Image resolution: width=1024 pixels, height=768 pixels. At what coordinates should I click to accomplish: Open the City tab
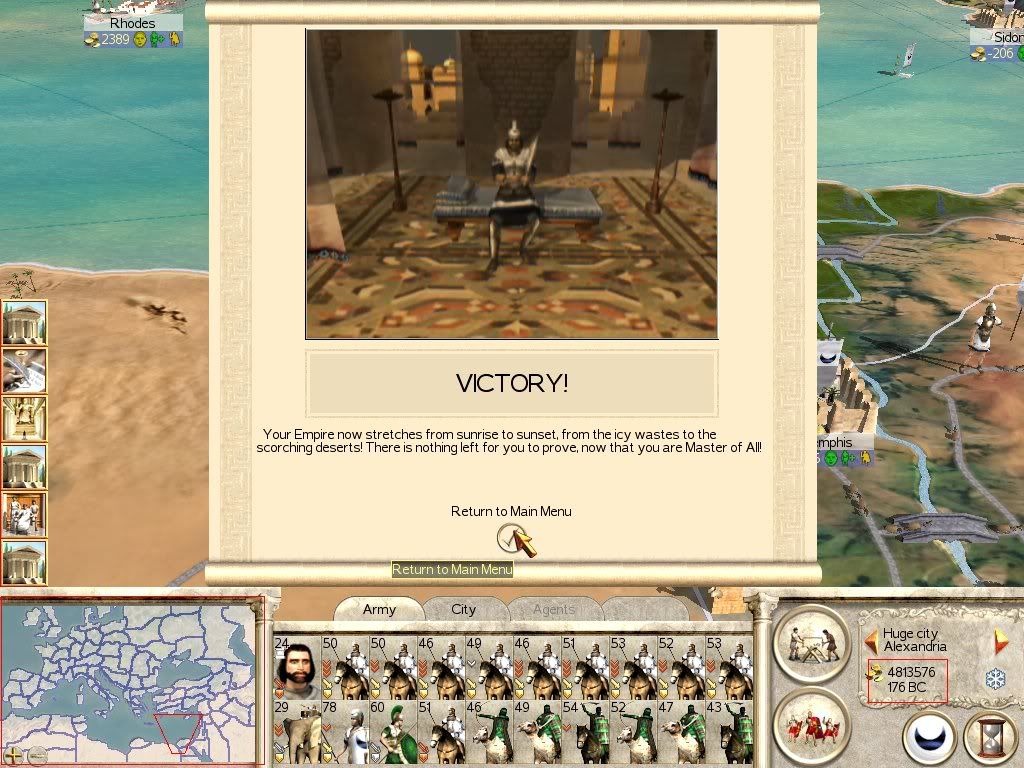(463, 610)
